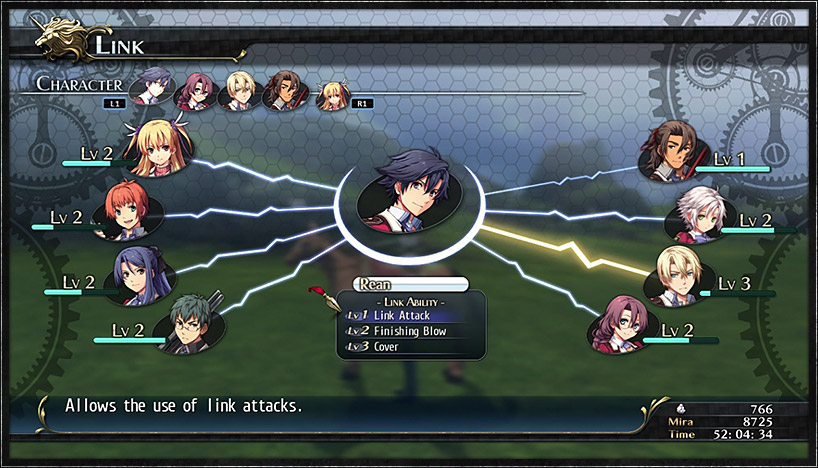Select the blond boy's Lv 3 link portrait
The width and height of the screenshot is (818, 468).
coord(683,275)
